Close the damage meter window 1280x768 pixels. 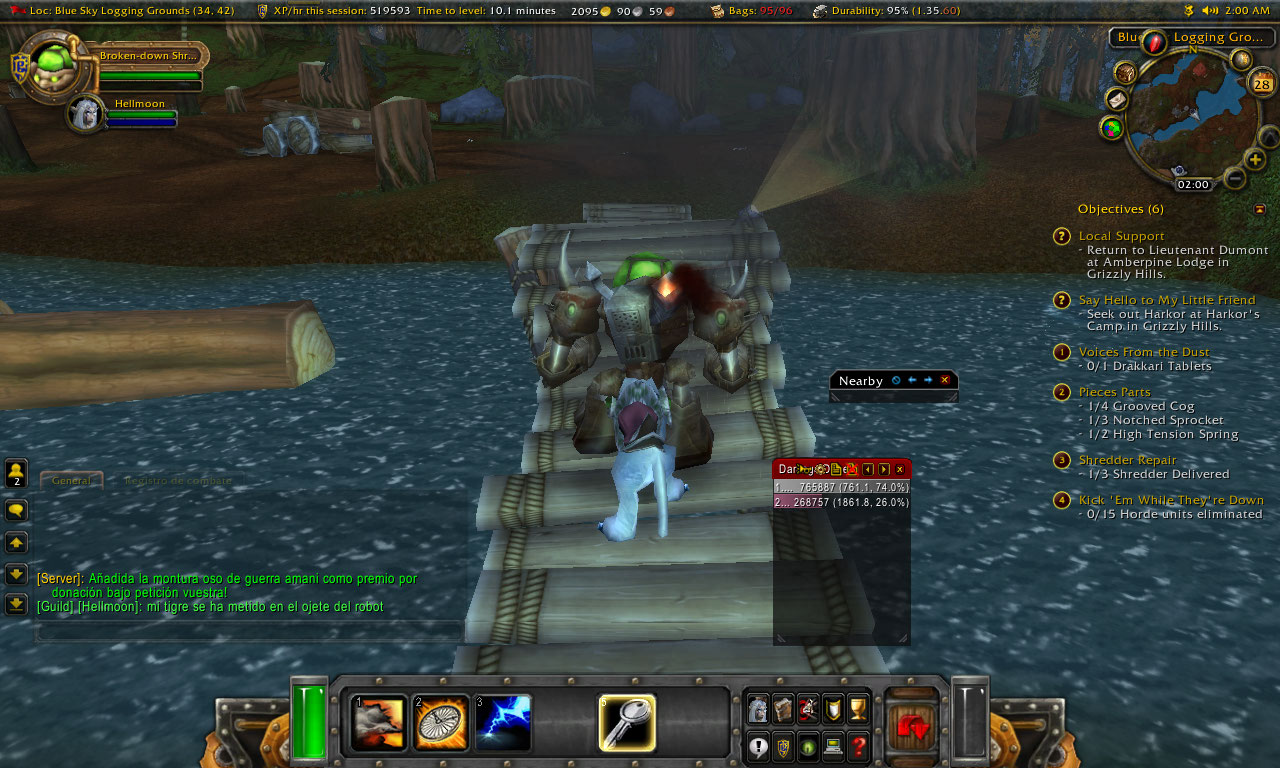pyautogui.click(x=899, y=469)
